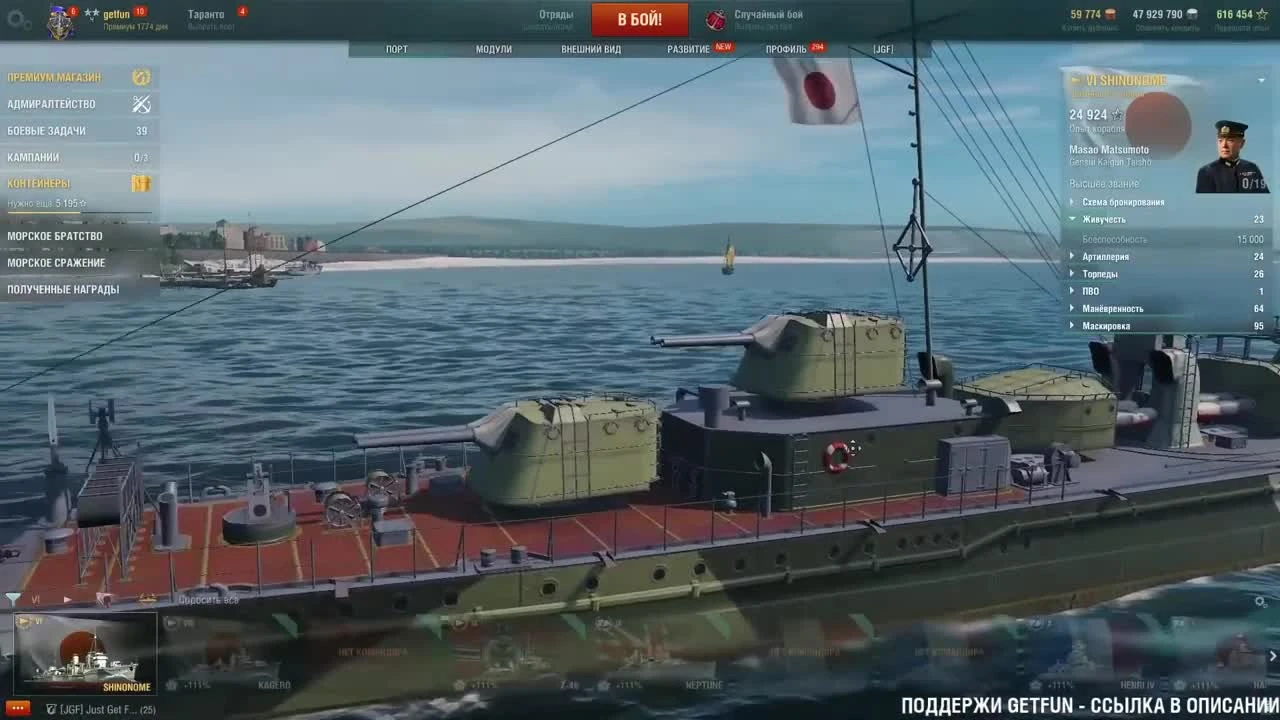Click the Адмиралтейство crossed-keys icon

140,103
